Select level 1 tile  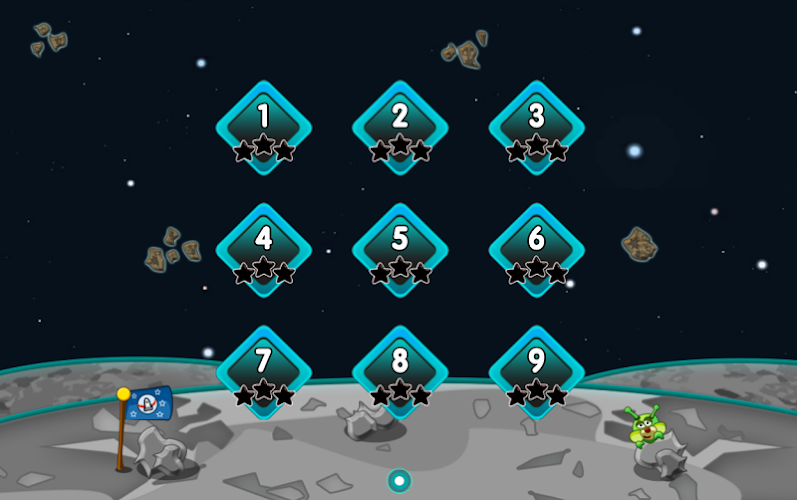pyautogui.click(x=264, y=128)
